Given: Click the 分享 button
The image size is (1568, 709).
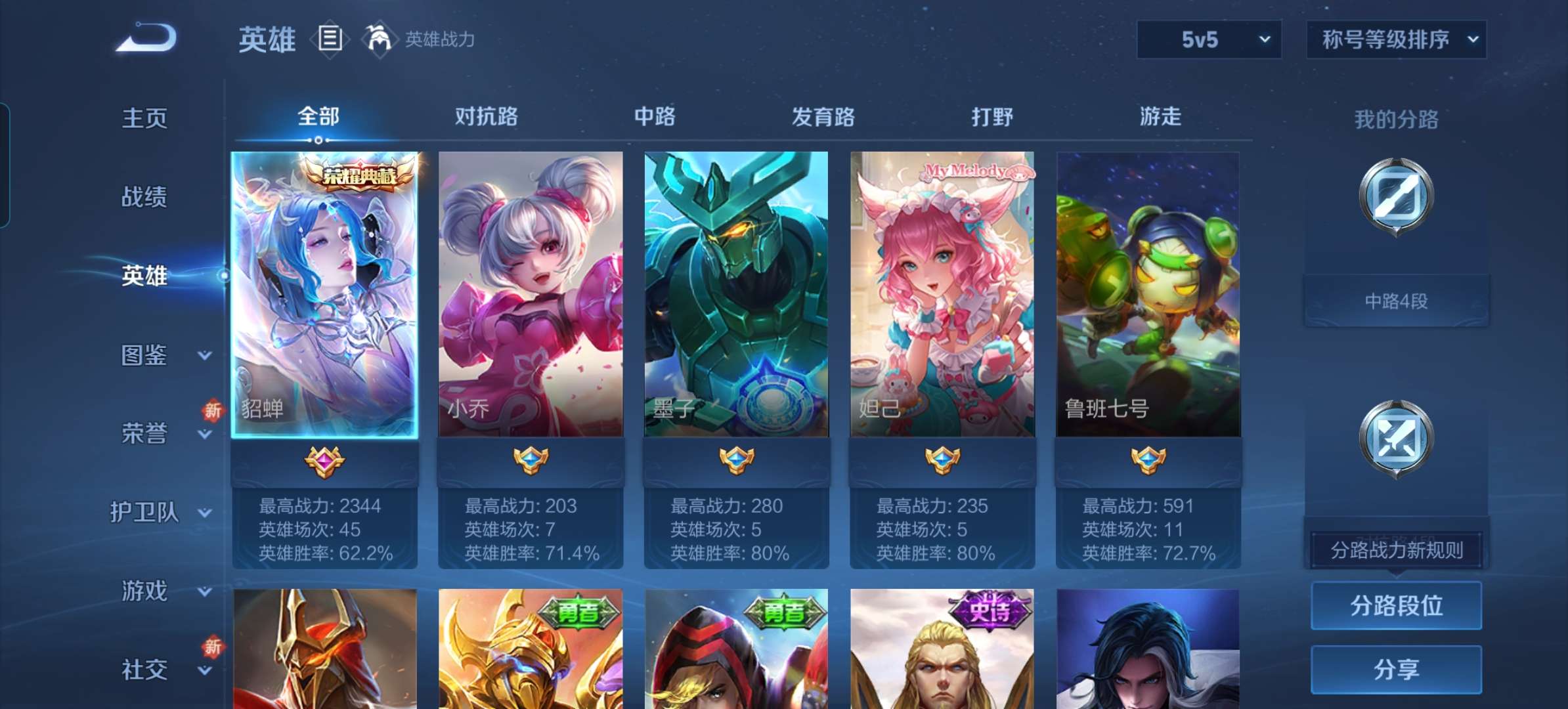Looking at the screenshot, I should 1396,668.
